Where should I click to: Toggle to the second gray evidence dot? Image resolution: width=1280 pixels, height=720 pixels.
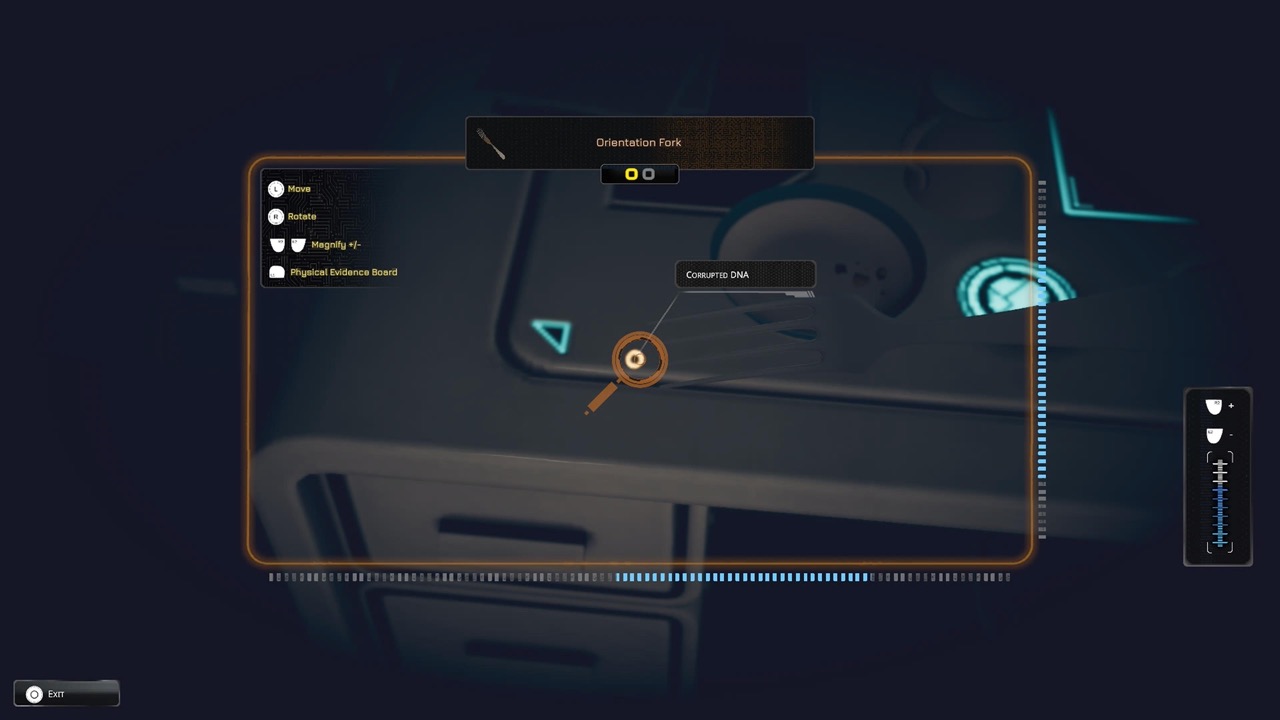point(648,173)
